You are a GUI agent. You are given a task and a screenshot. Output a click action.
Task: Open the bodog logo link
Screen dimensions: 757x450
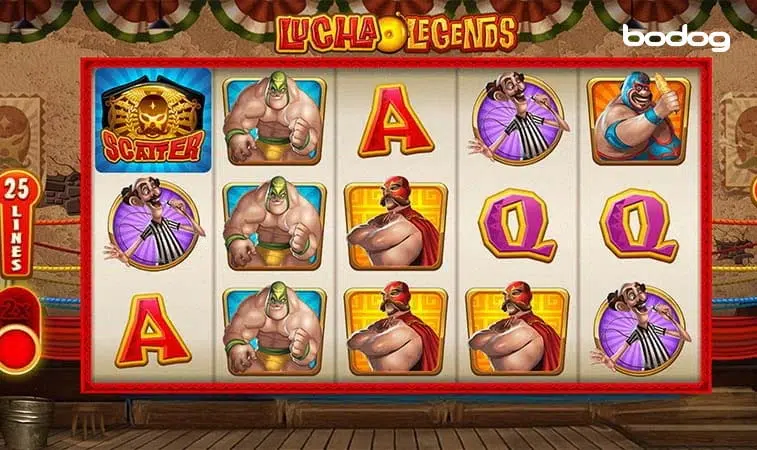pos(676,38)
